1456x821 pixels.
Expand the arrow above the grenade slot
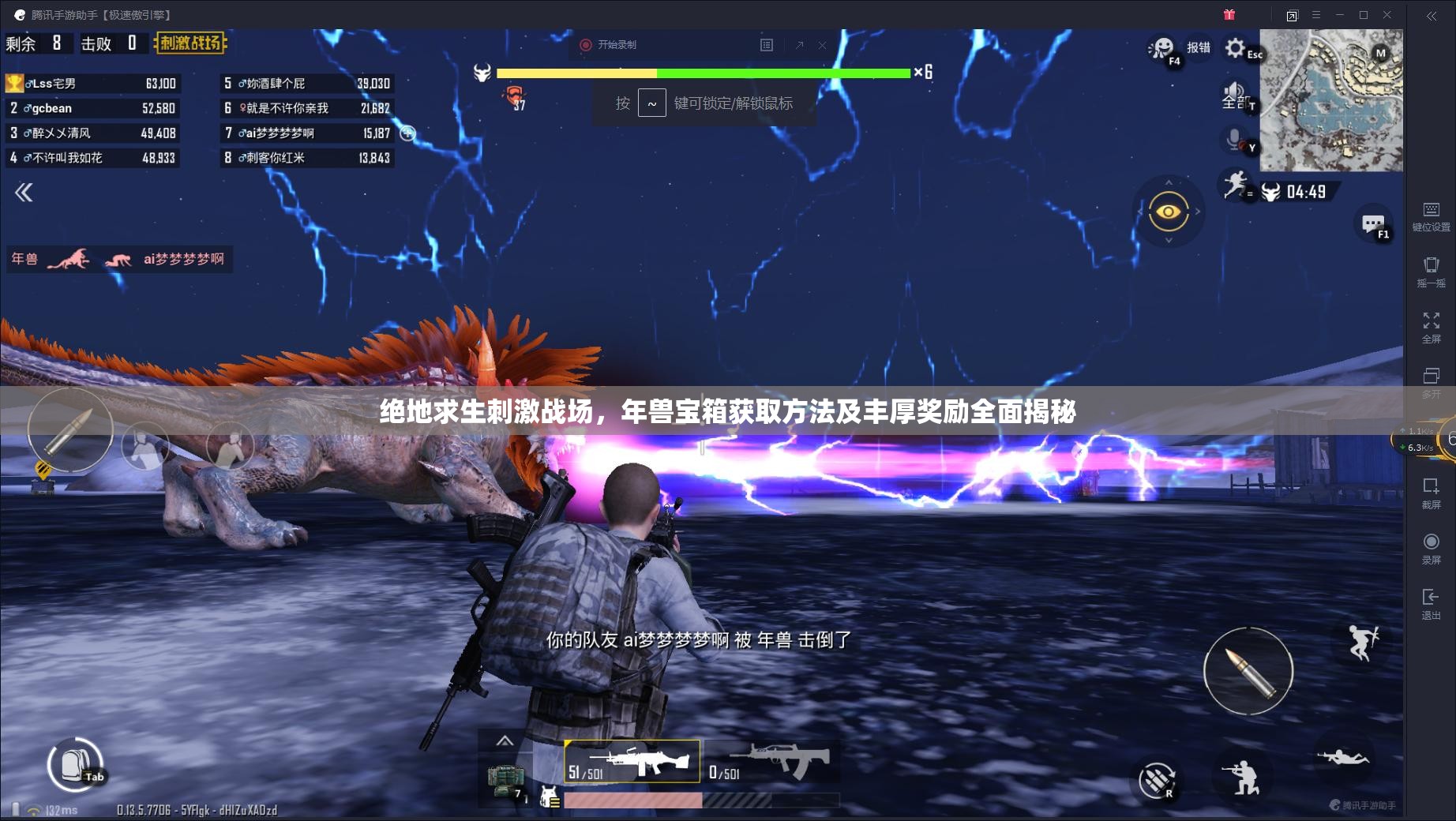coord(505,740)
